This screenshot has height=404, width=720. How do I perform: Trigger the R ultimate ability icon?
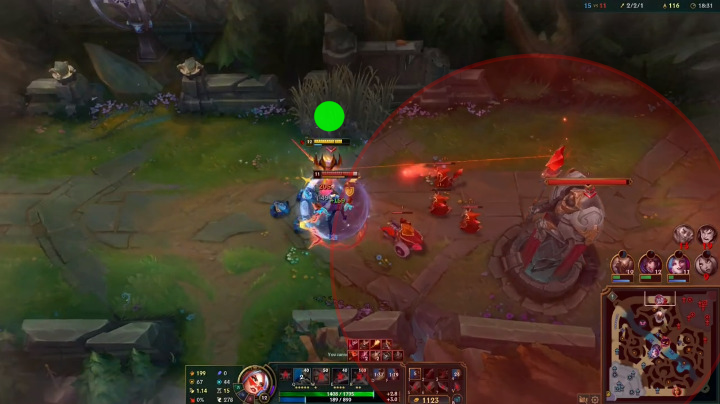tap(359, 377)
